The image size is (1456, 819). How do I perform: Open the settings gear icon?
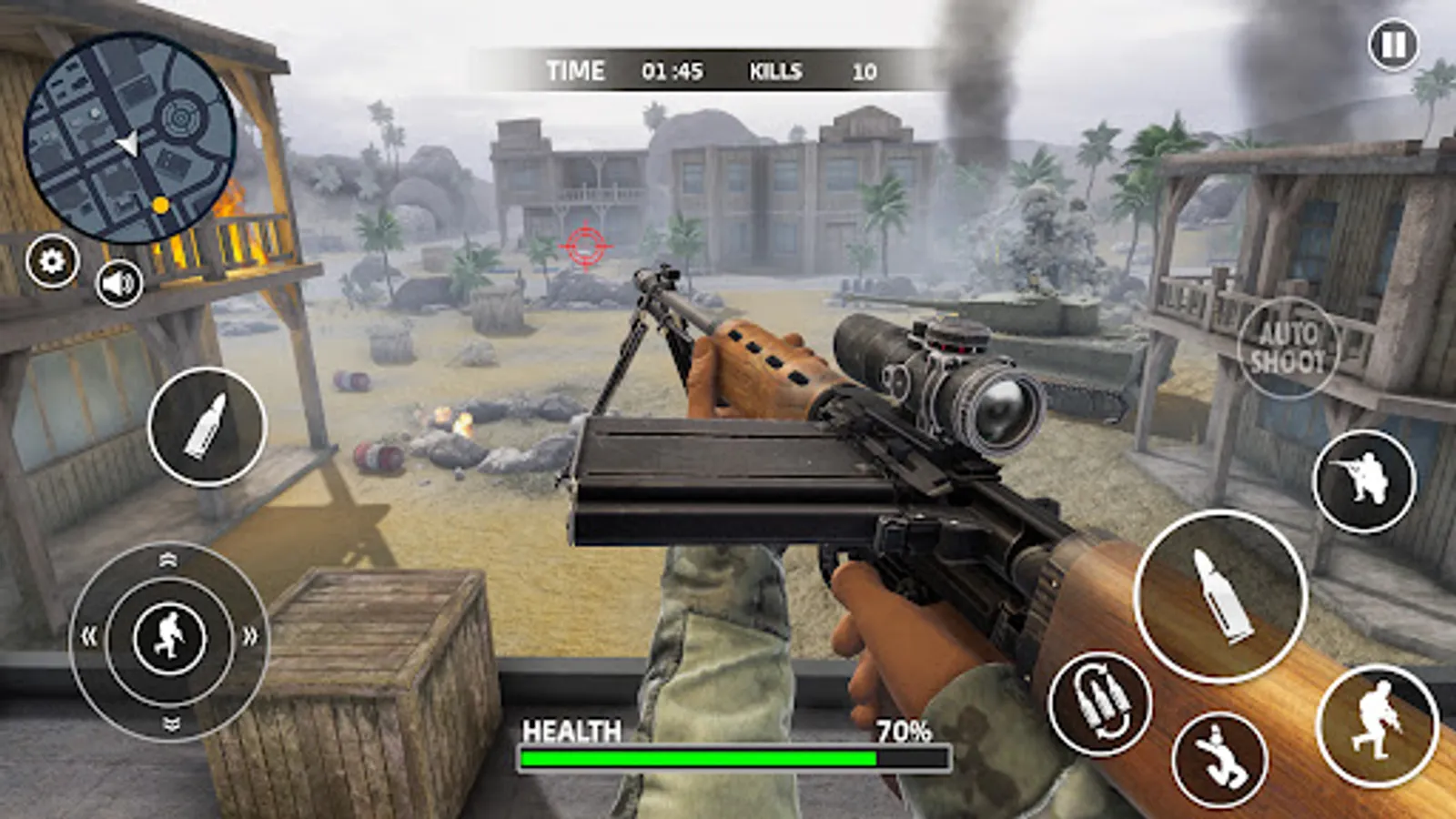click(52, 262)
